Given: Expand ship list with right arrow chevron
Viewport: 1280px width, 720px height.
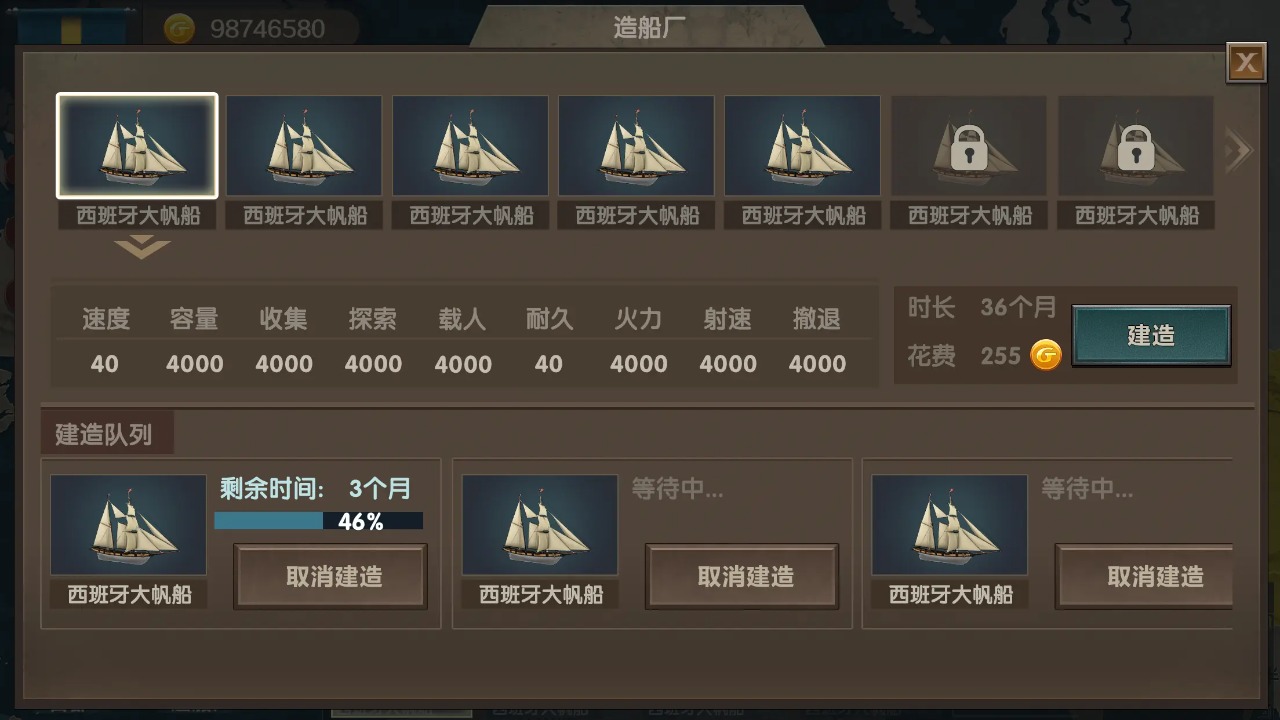Looking at the screenshot, I should (x=1238, y=148).
